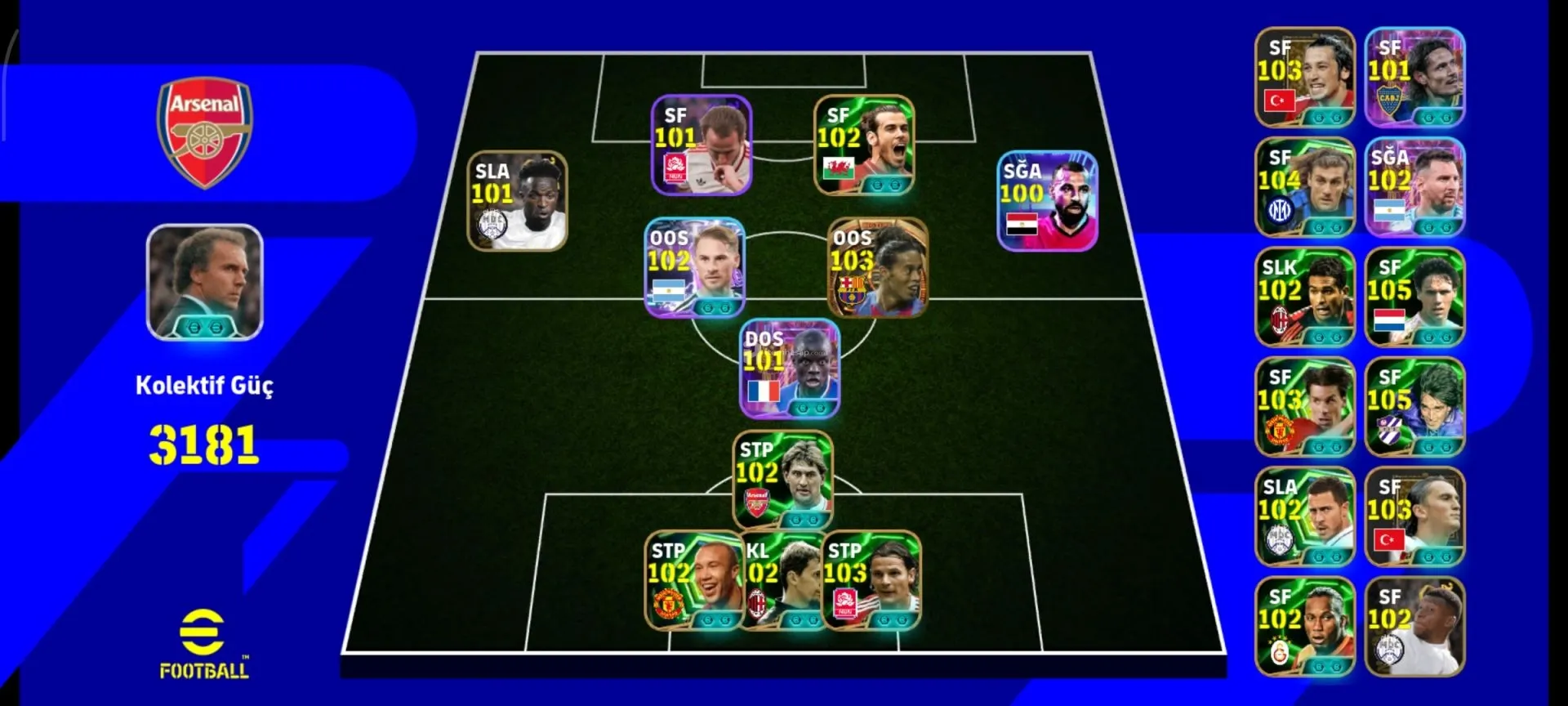1568x706 pixels.
Task: Select the OOS 103 Barcelona midfielder card
Action: click(x=877, y=267)
